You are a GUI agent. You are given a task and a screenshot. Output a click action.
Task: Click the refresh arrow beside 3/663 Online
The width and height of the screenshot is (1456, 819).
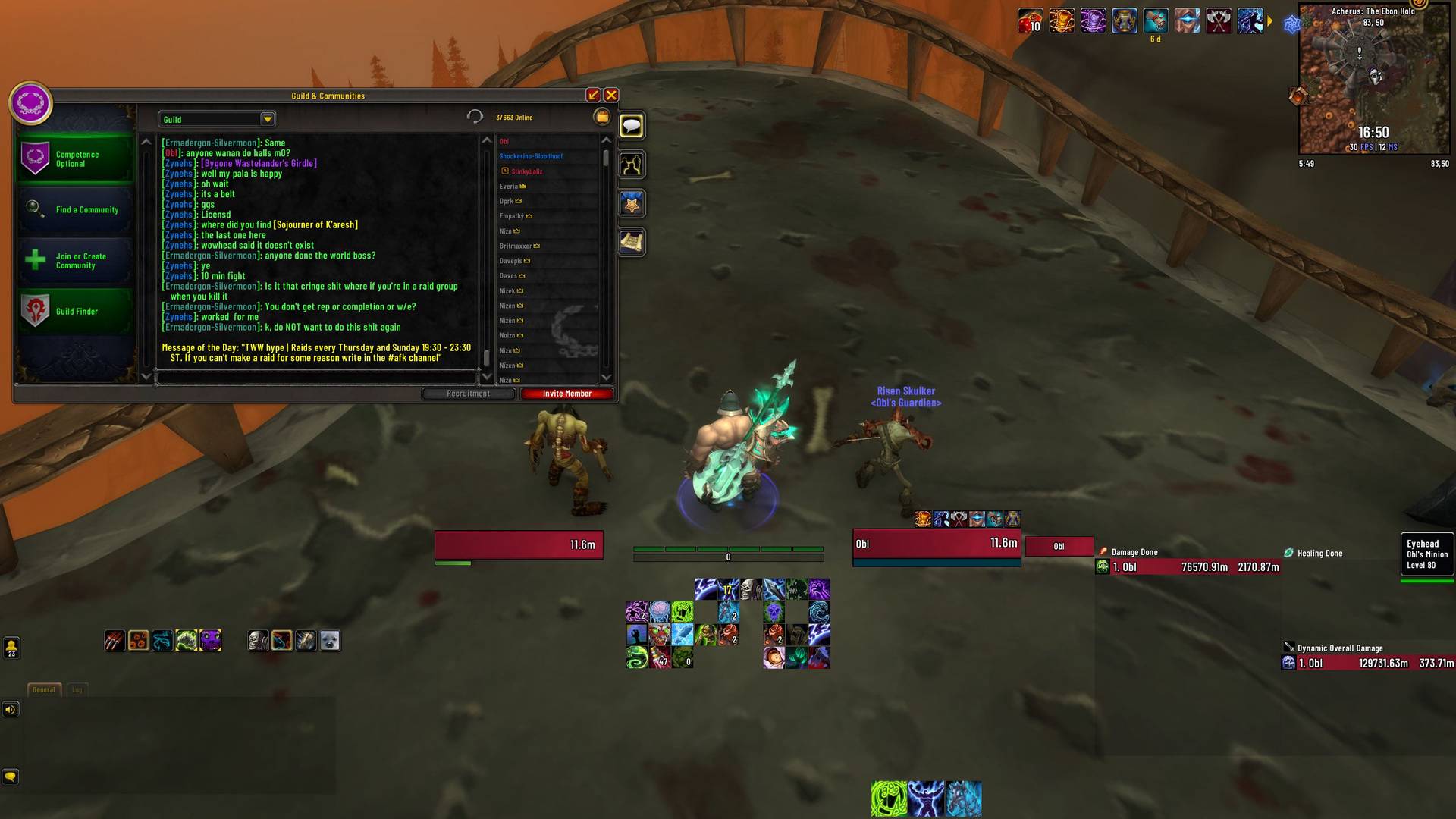coord(475,116)
